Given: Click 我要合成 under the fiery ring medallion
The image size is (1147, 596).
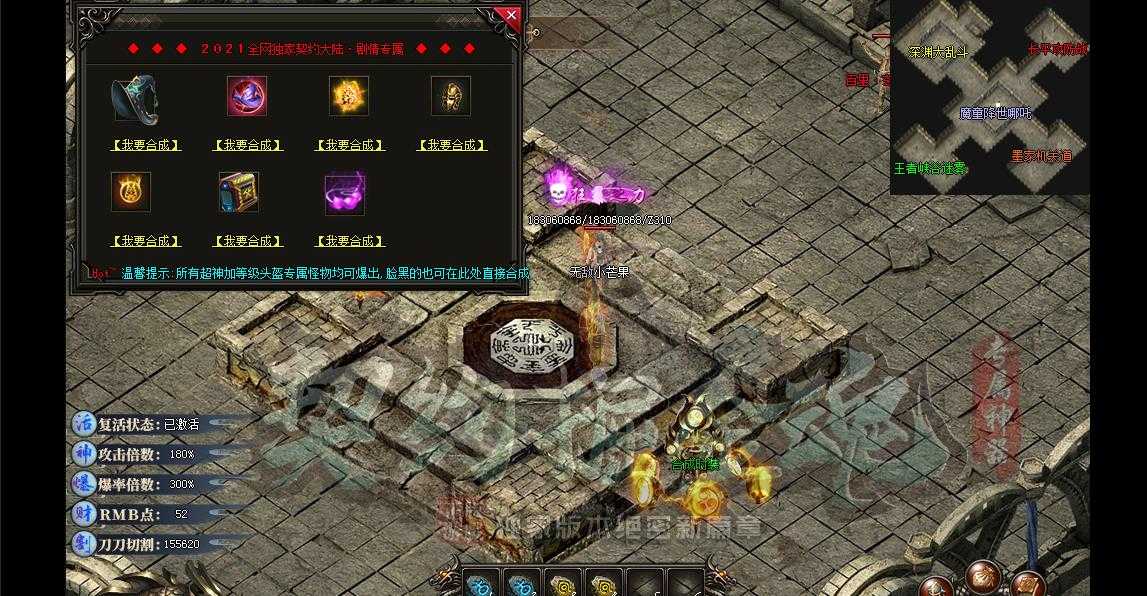Looking at the screenshot, I should (146, 241).
